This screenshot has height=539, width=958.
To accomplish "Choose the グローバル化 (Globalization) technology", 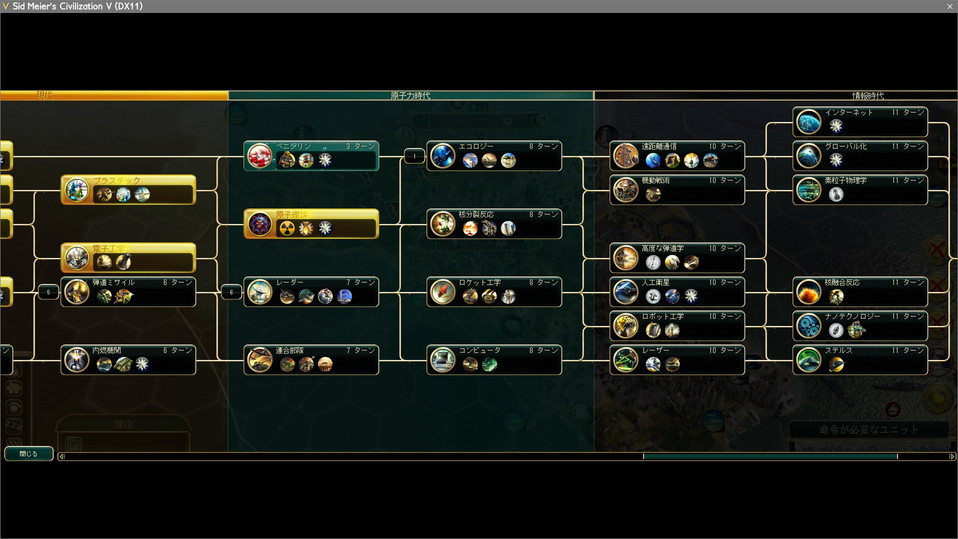I will coord(861,156).
